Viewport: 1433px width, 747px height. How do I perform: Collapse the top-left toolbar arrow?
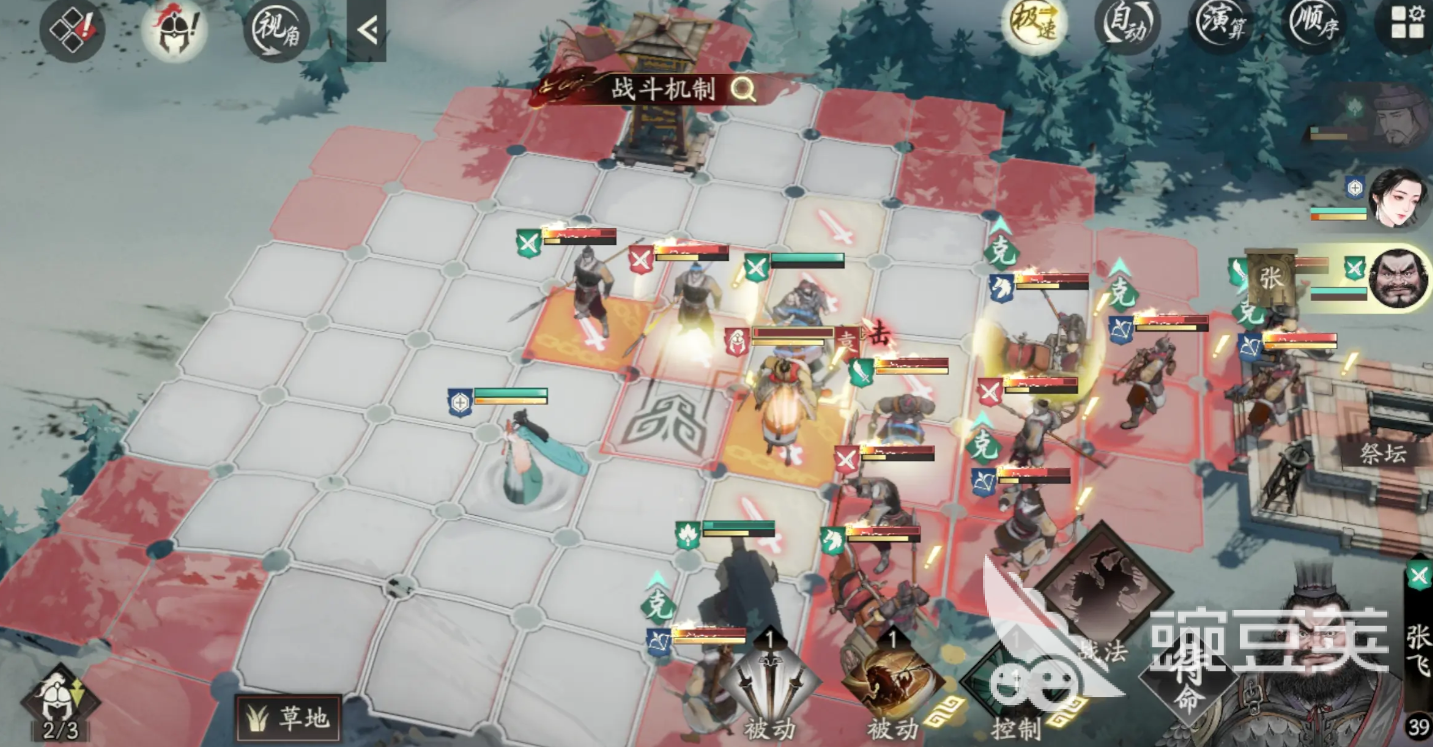(367, 30)
